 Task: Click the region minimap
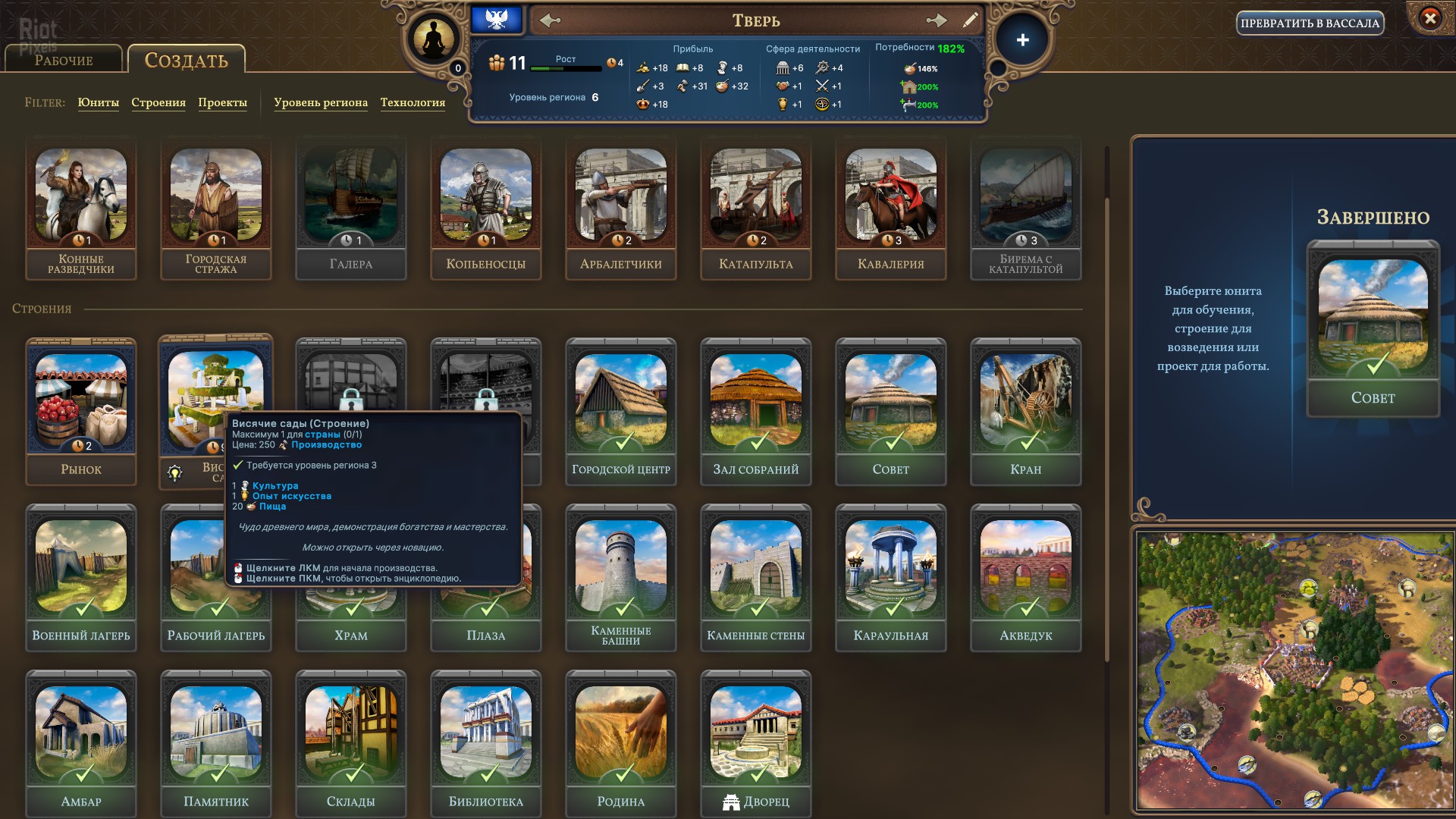tap(1294, 670)
